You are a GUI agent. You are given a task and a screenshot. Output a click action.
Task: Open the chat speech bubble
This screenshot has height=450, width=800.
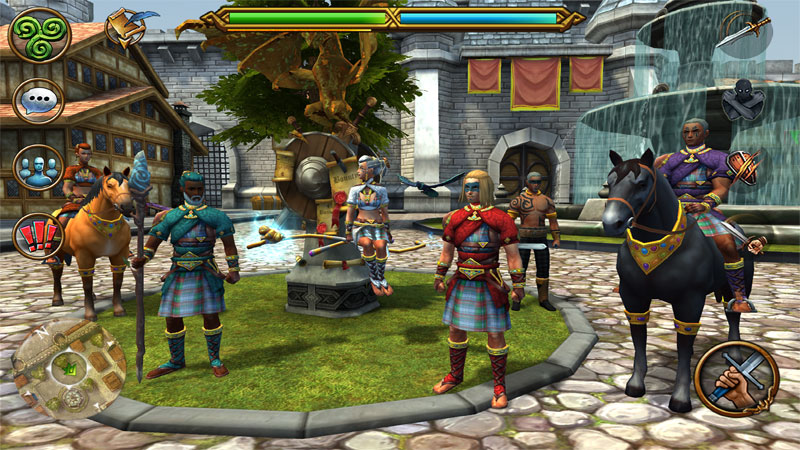39,100
